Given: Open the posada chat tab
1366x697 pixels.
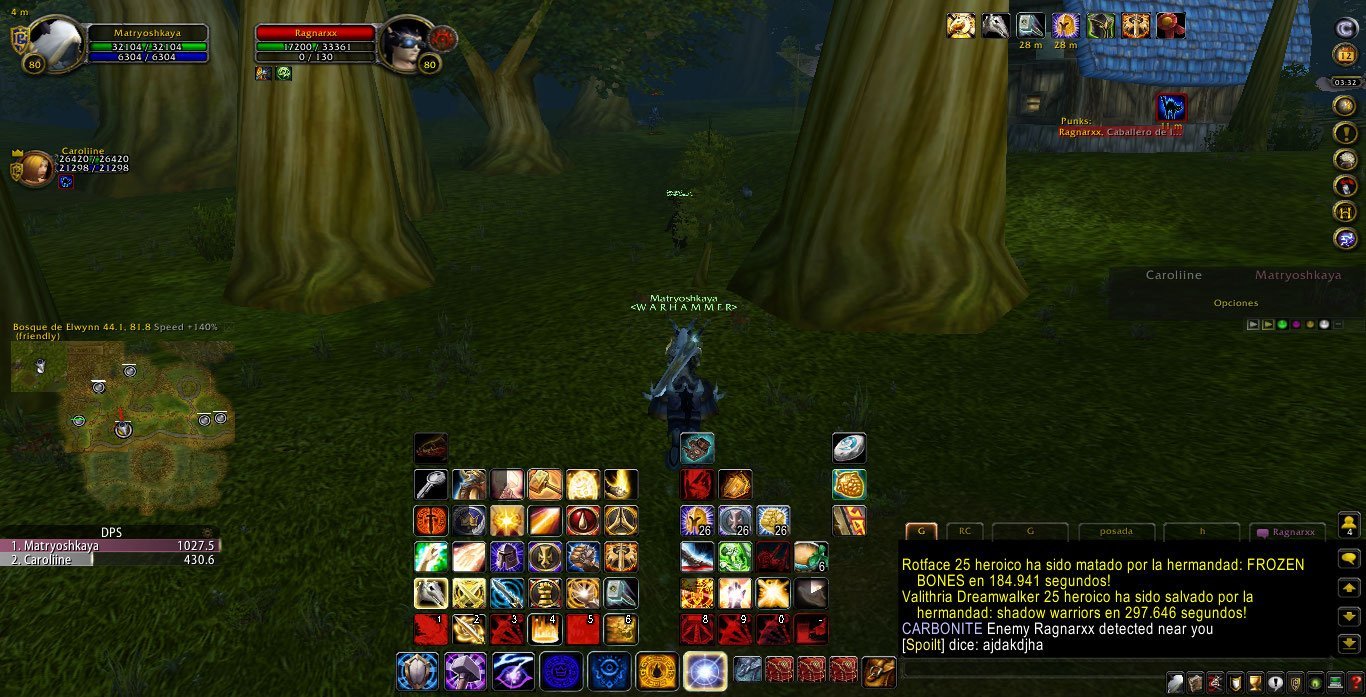Looking at the screenshot, I should click(1116, 532).
